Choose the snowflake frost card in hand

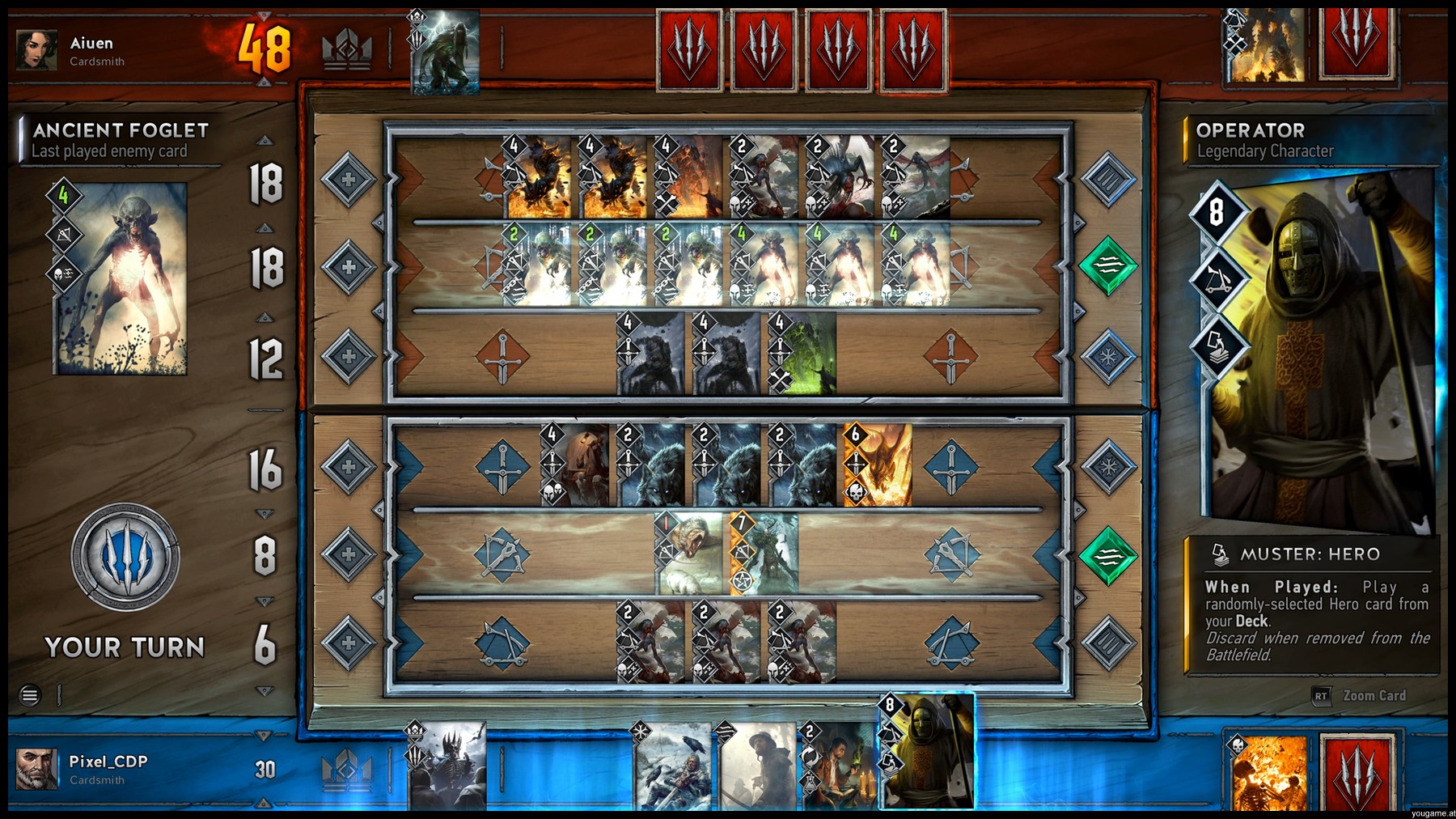pyautogui.click(x=671, y=767)
